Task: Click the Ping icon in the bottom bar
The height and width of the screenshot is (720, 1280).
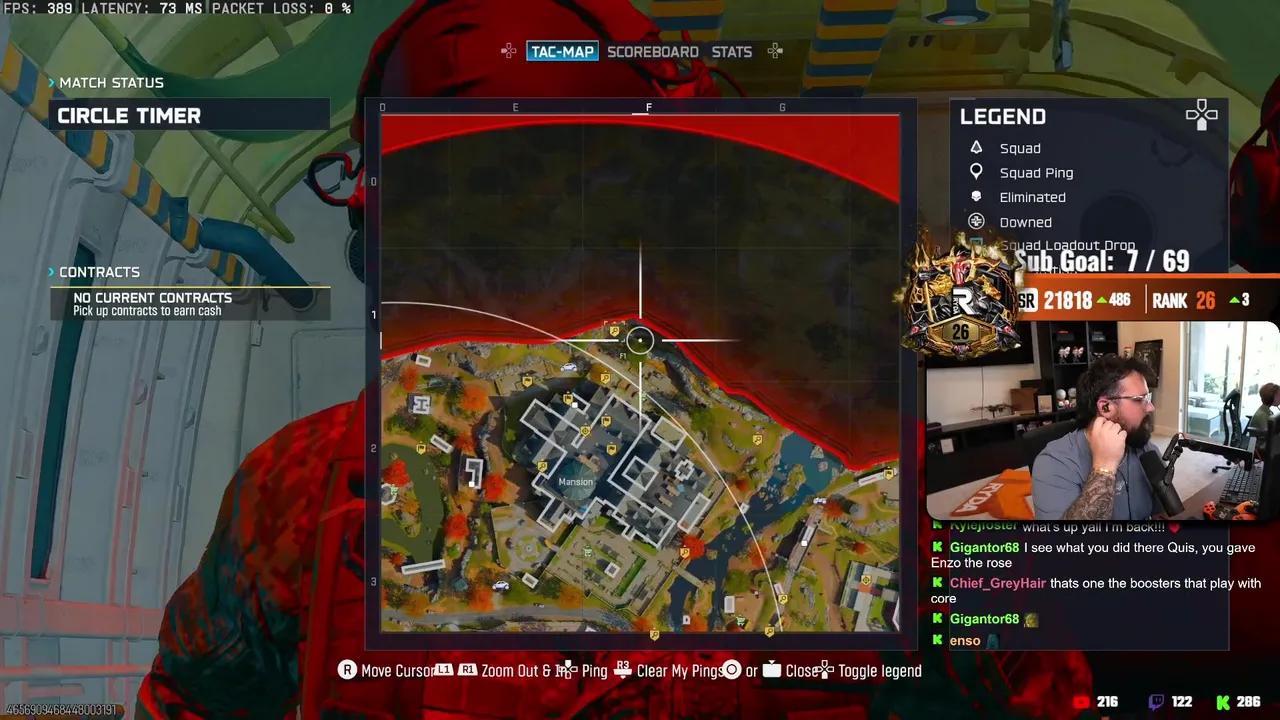Action: (566, 669)
